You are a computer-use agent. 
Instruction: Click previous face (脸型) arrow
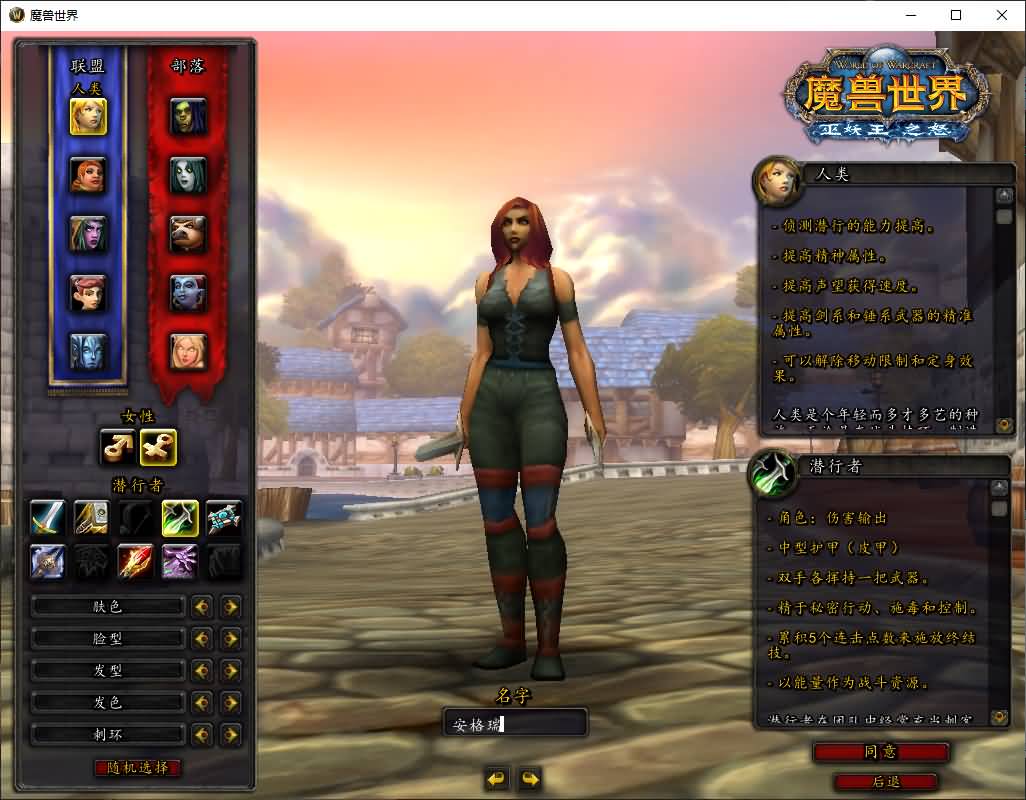[202, 638]
